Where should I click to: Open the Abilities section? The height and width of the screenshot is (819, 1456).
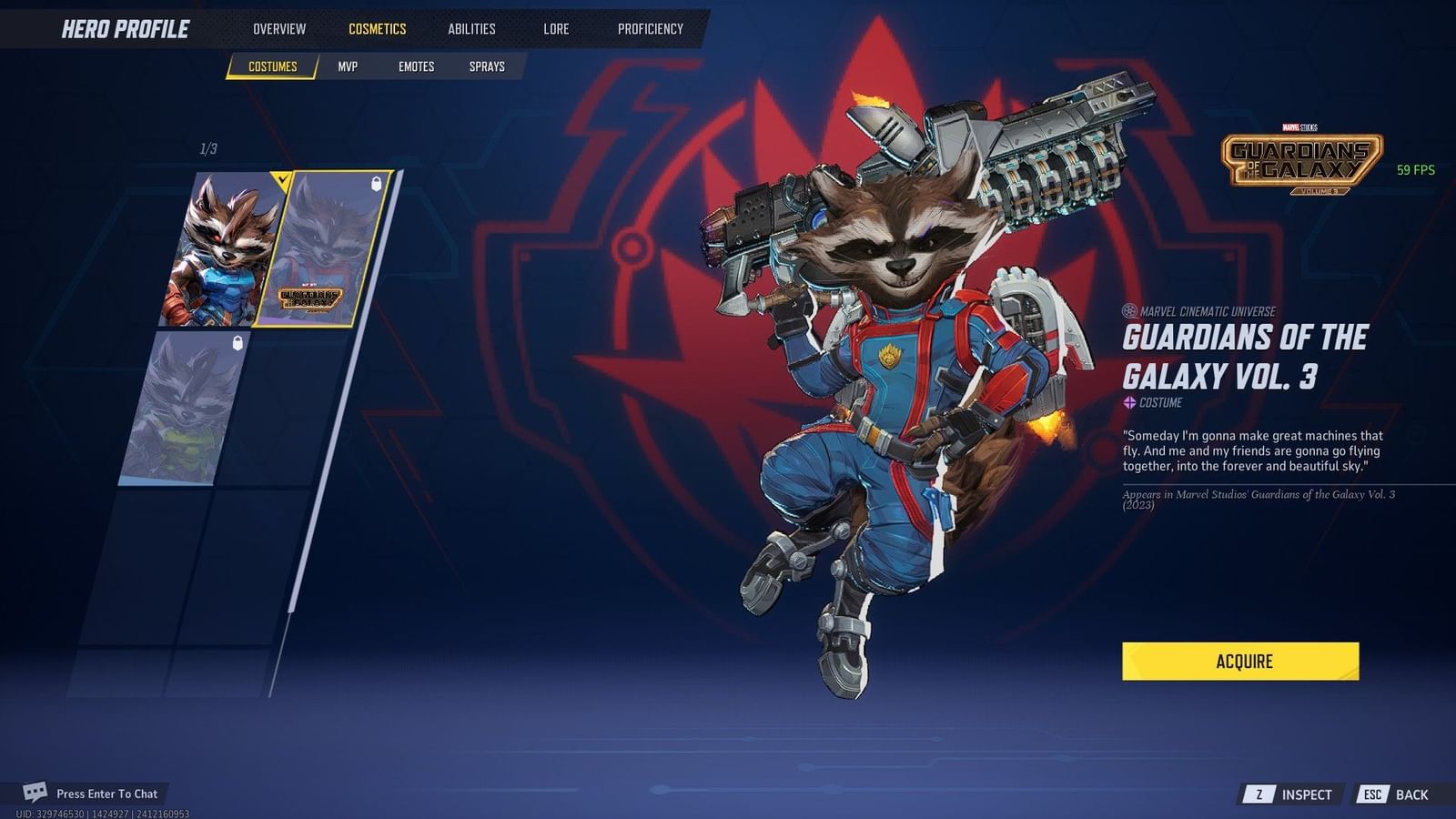point(470,28)
